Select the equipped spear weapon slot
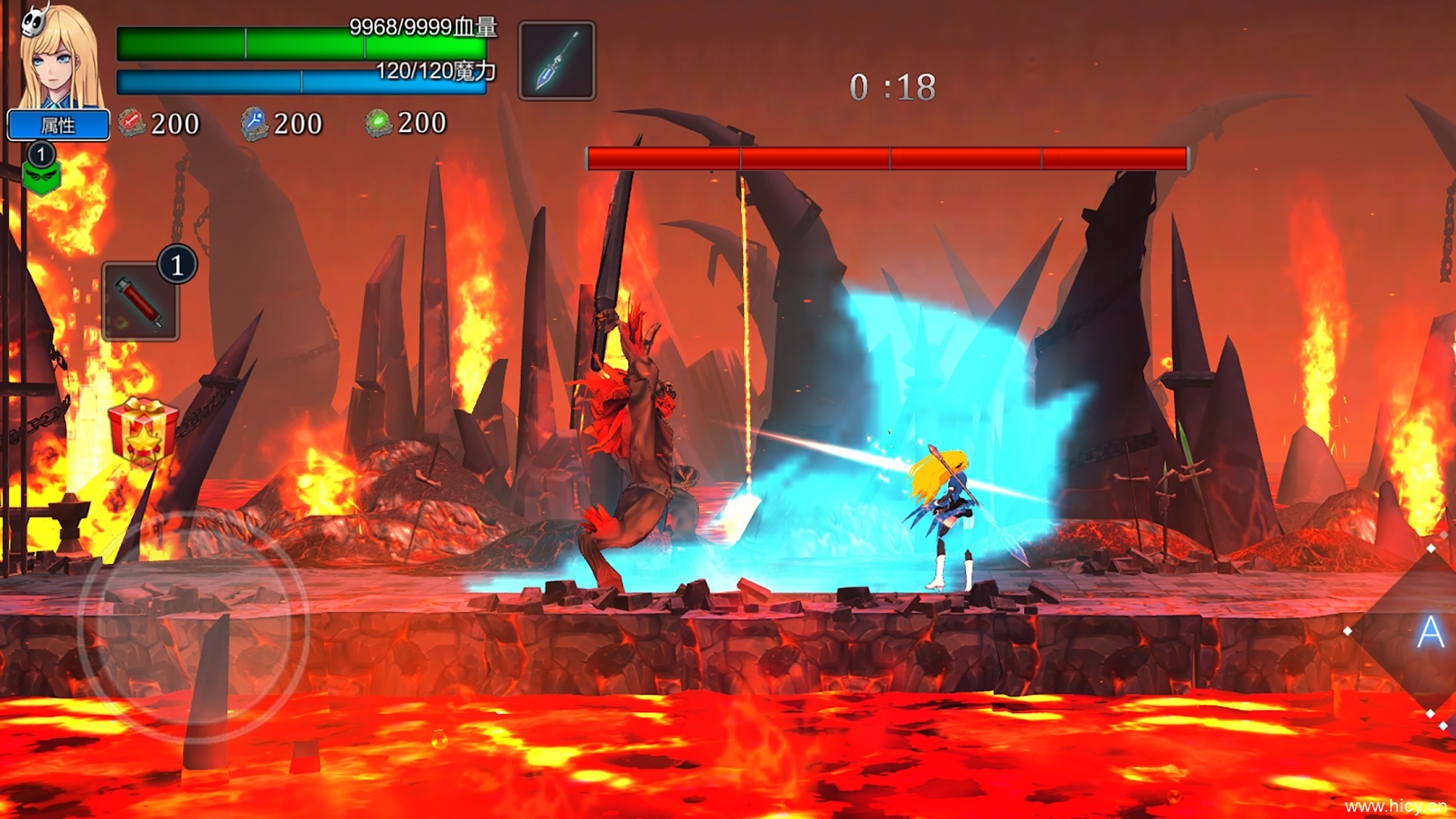 pyautogui.click(x=557, y=61)
